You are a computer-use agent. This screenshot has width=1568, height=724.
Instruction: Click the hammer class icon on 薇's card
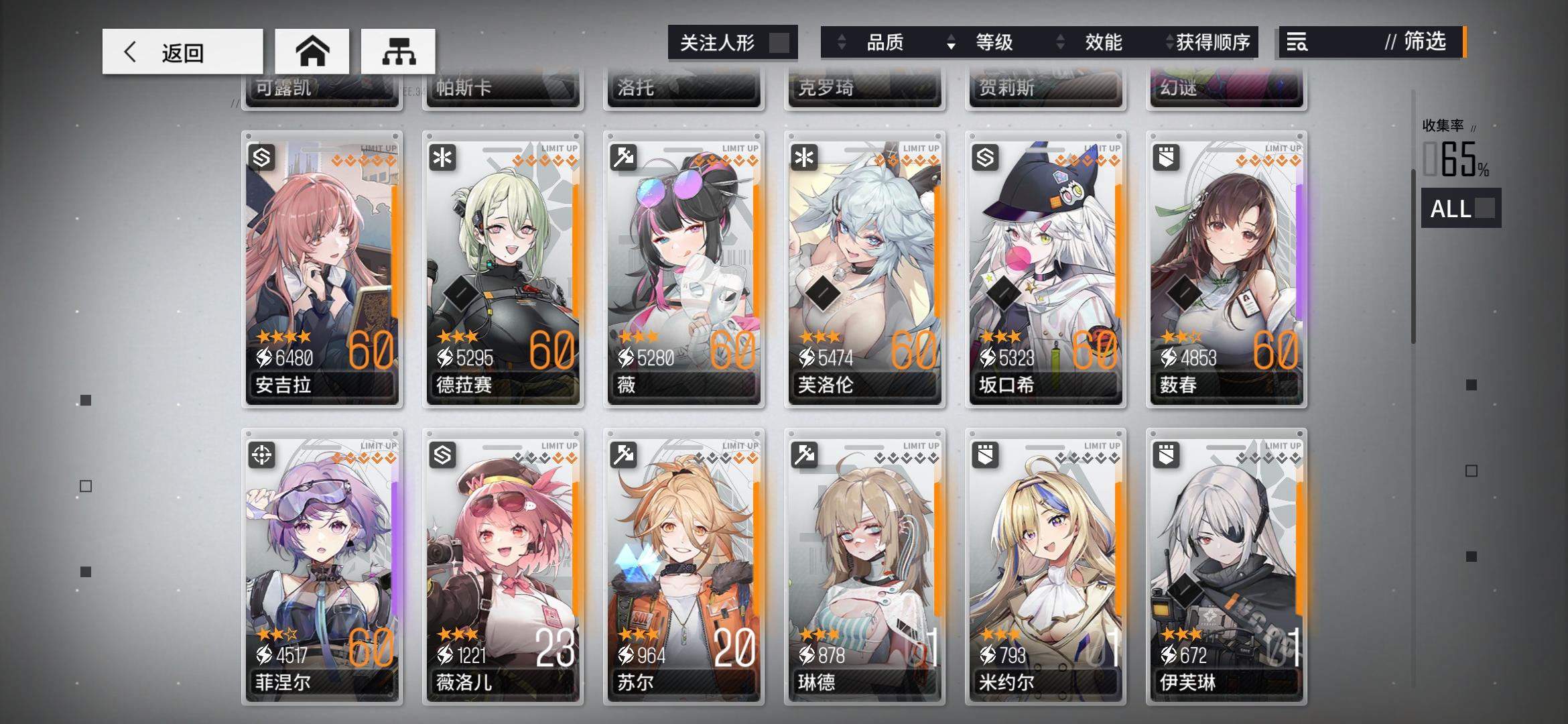click(625, 158)
